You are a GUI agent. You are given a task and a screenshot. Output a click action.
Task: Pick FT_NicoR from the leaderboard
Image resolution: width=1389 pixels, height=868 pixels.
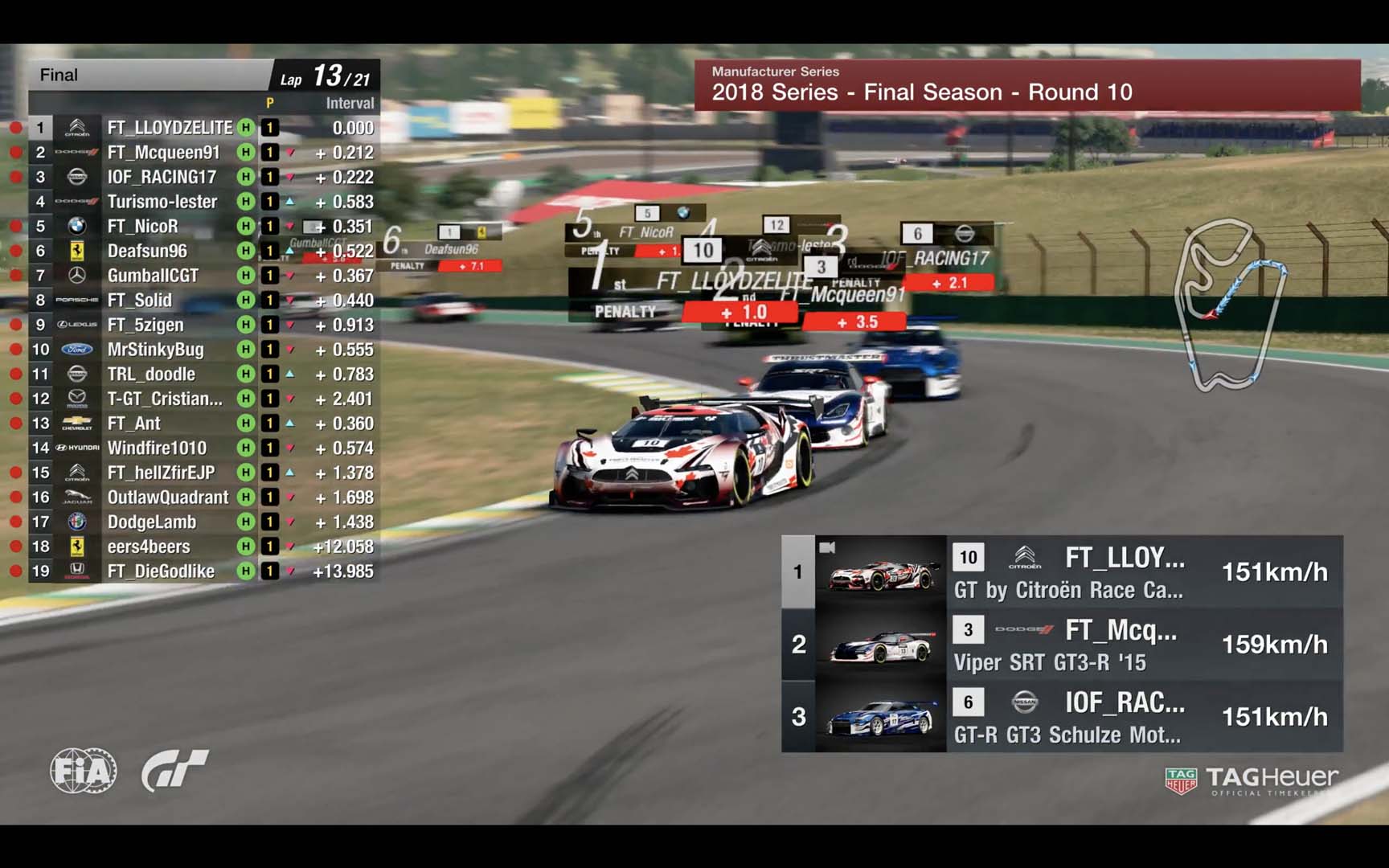(x=143, y=227)
